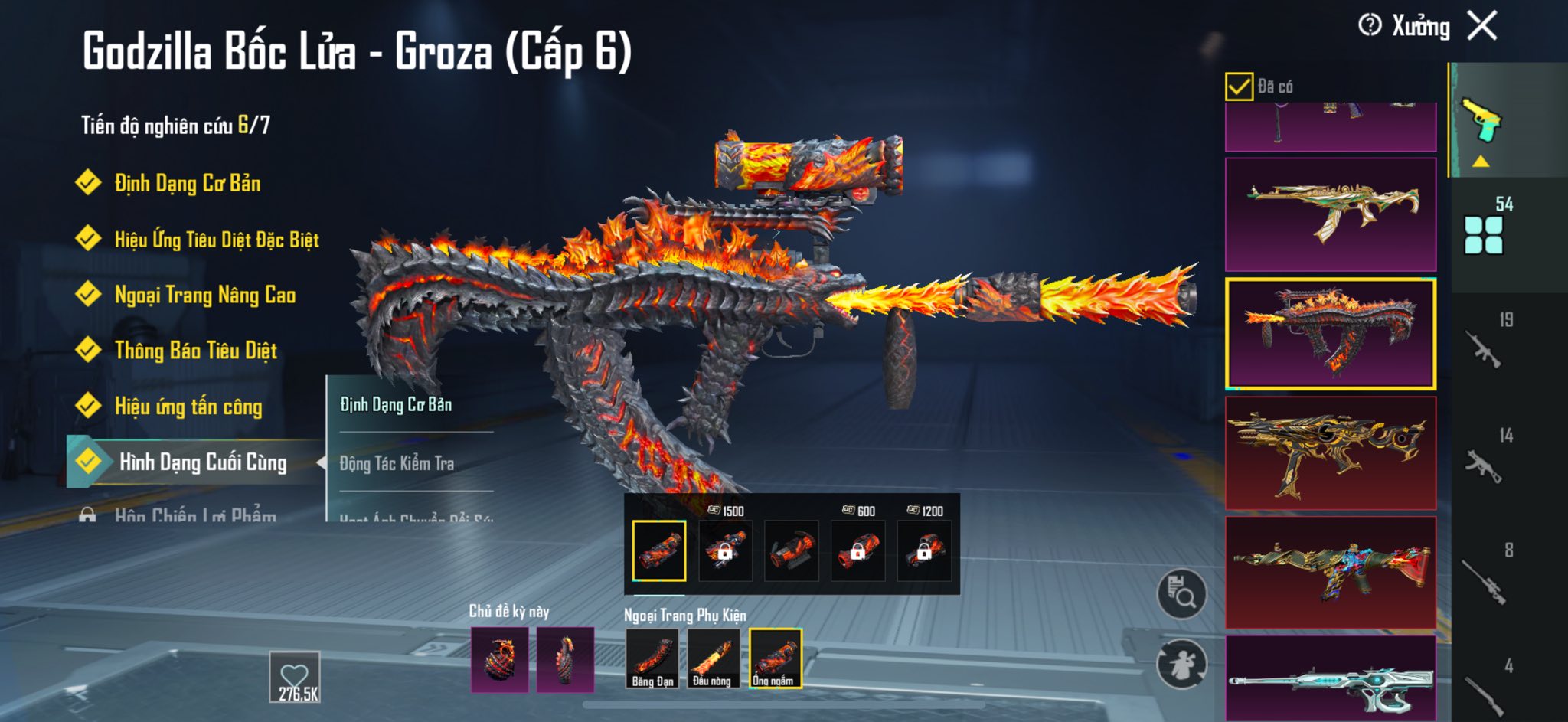1568x722 pixels.
Task: Like the skin with heart icon
Action: point(295,677)
